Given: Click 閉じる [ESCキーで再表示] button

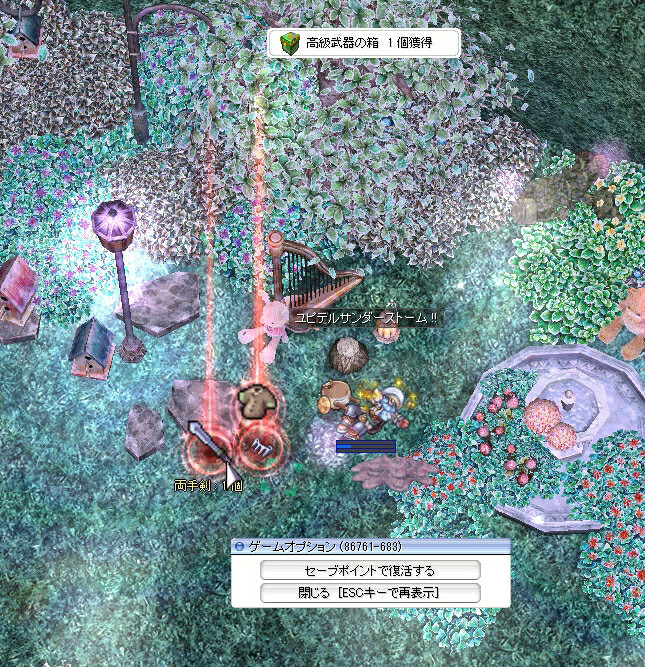Looking at the screenshot, I should click(x=370, y=593).
